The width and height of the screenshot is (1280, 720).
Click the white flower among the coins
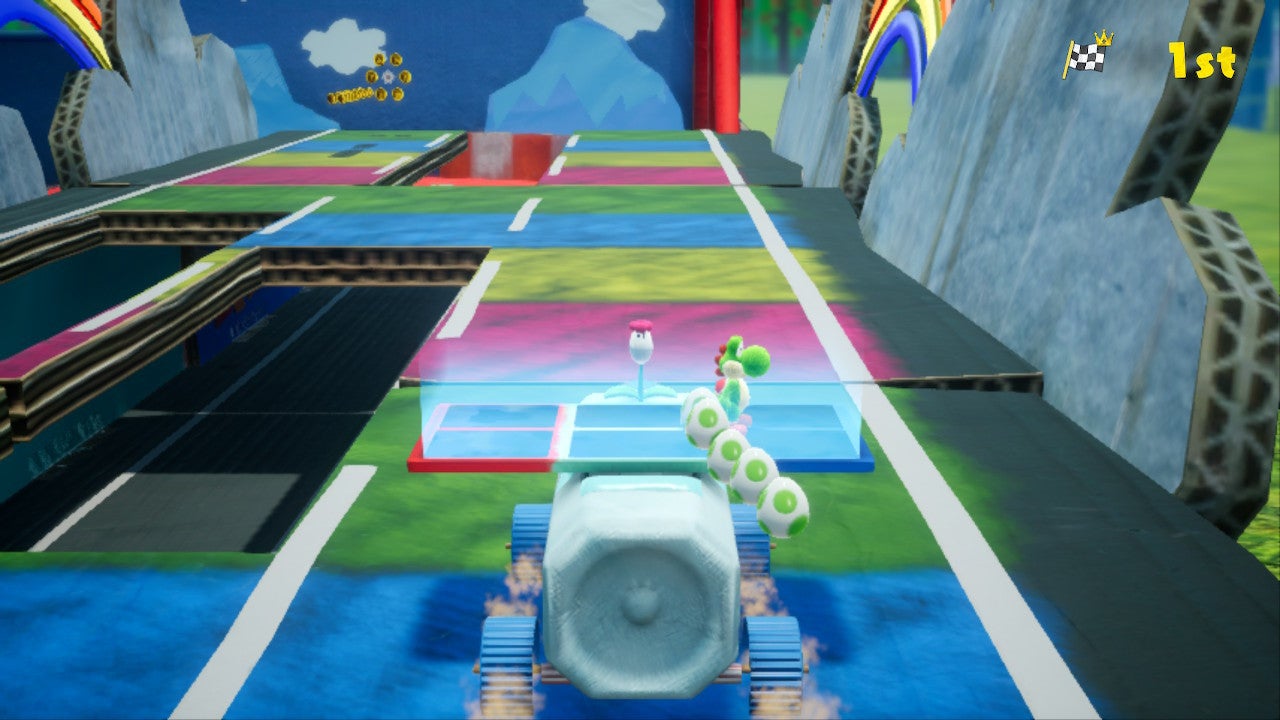tap(388, 76)
